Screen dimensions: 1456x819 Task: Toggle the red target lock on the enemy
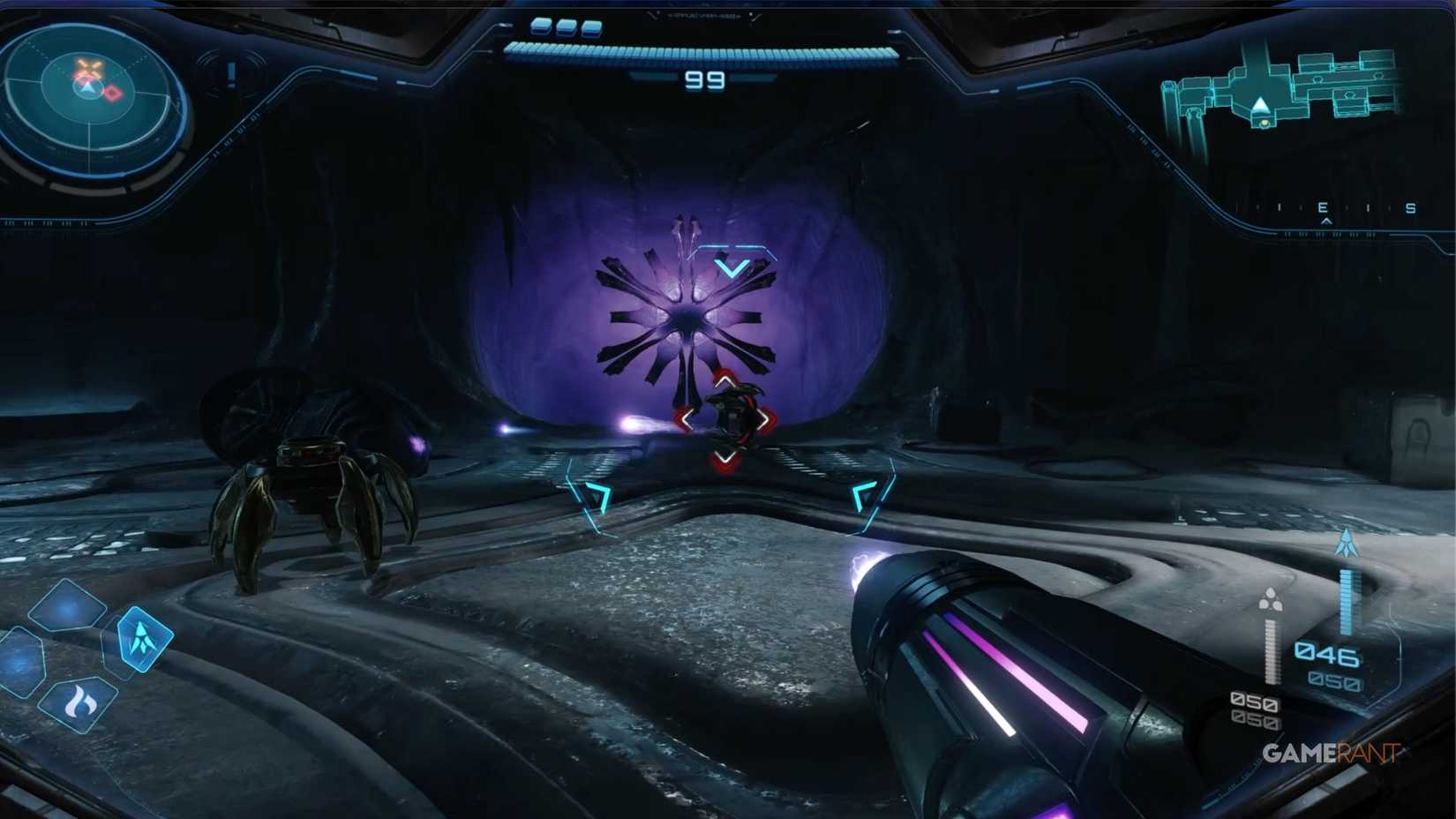[x=725, y=419]
